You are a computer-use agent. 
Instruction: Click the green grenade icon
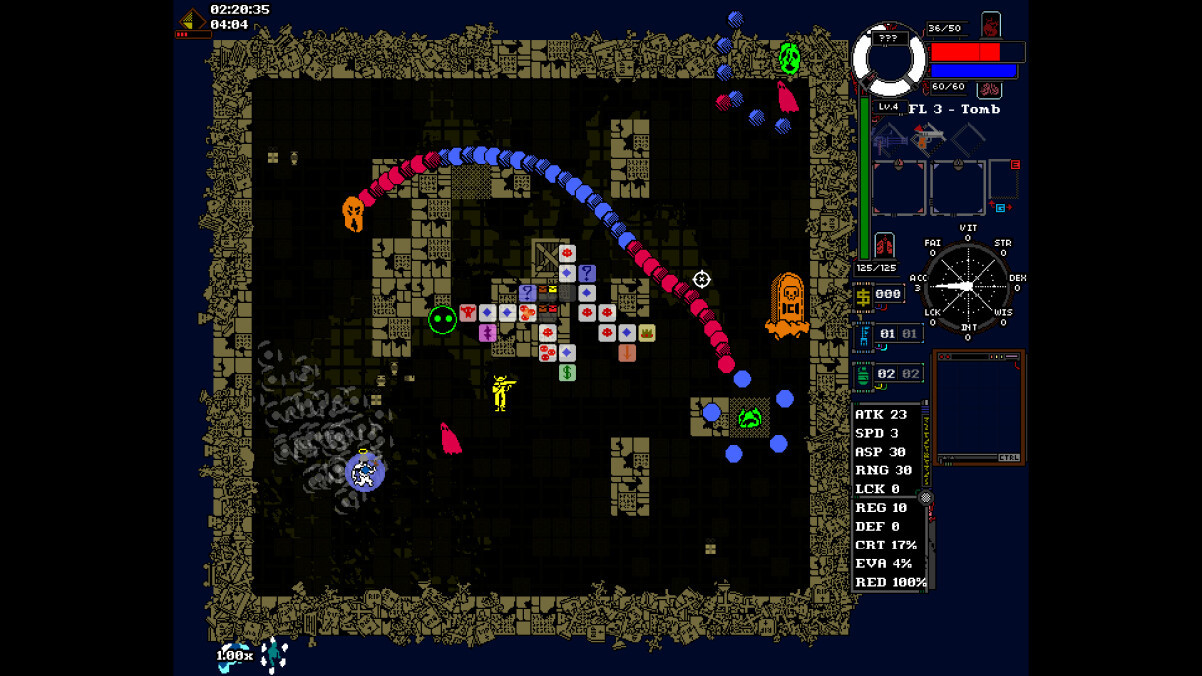(863, 375)
